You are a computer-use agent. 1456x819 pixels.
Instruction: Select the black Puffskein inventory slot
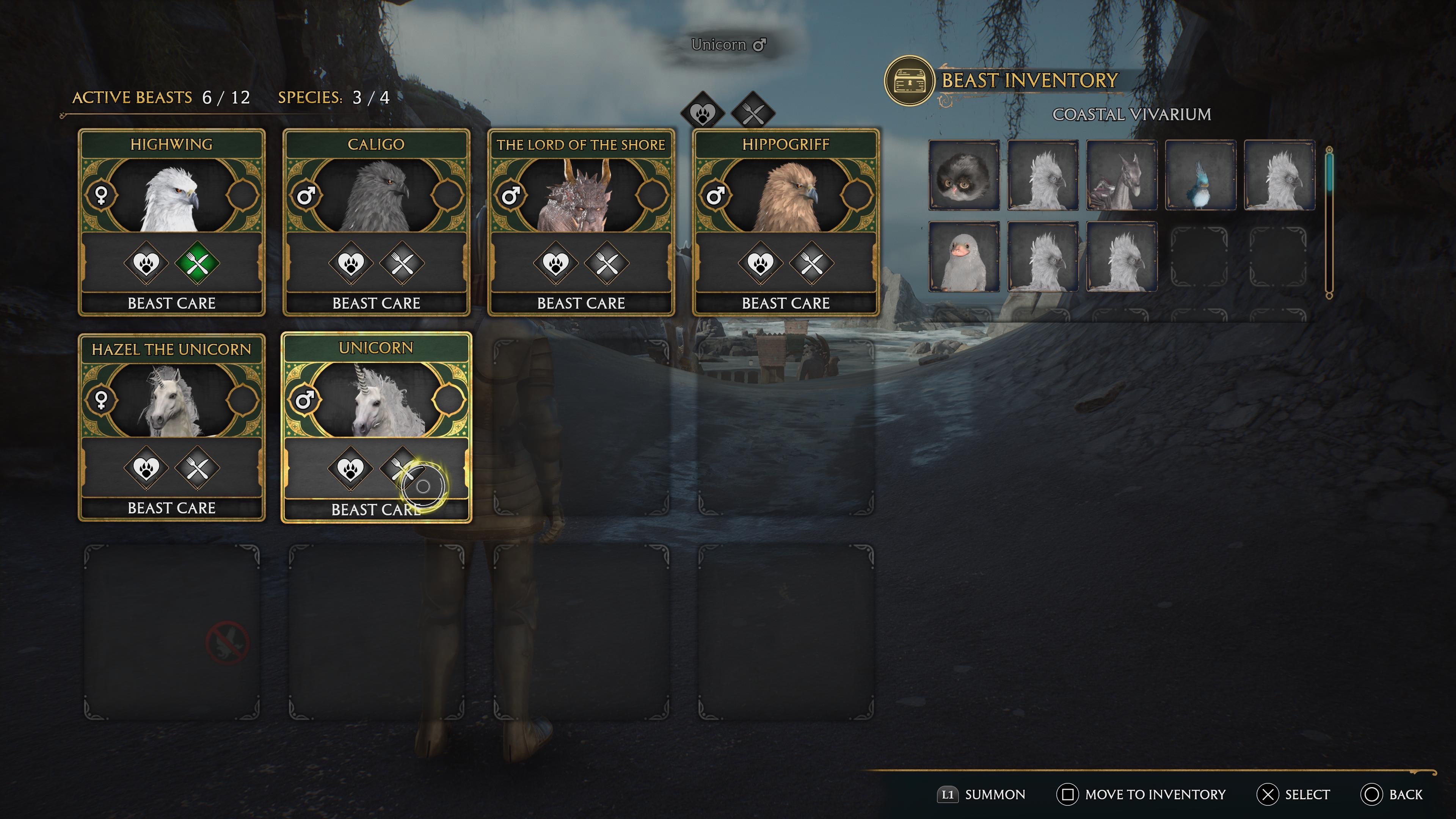click(964, 176)
